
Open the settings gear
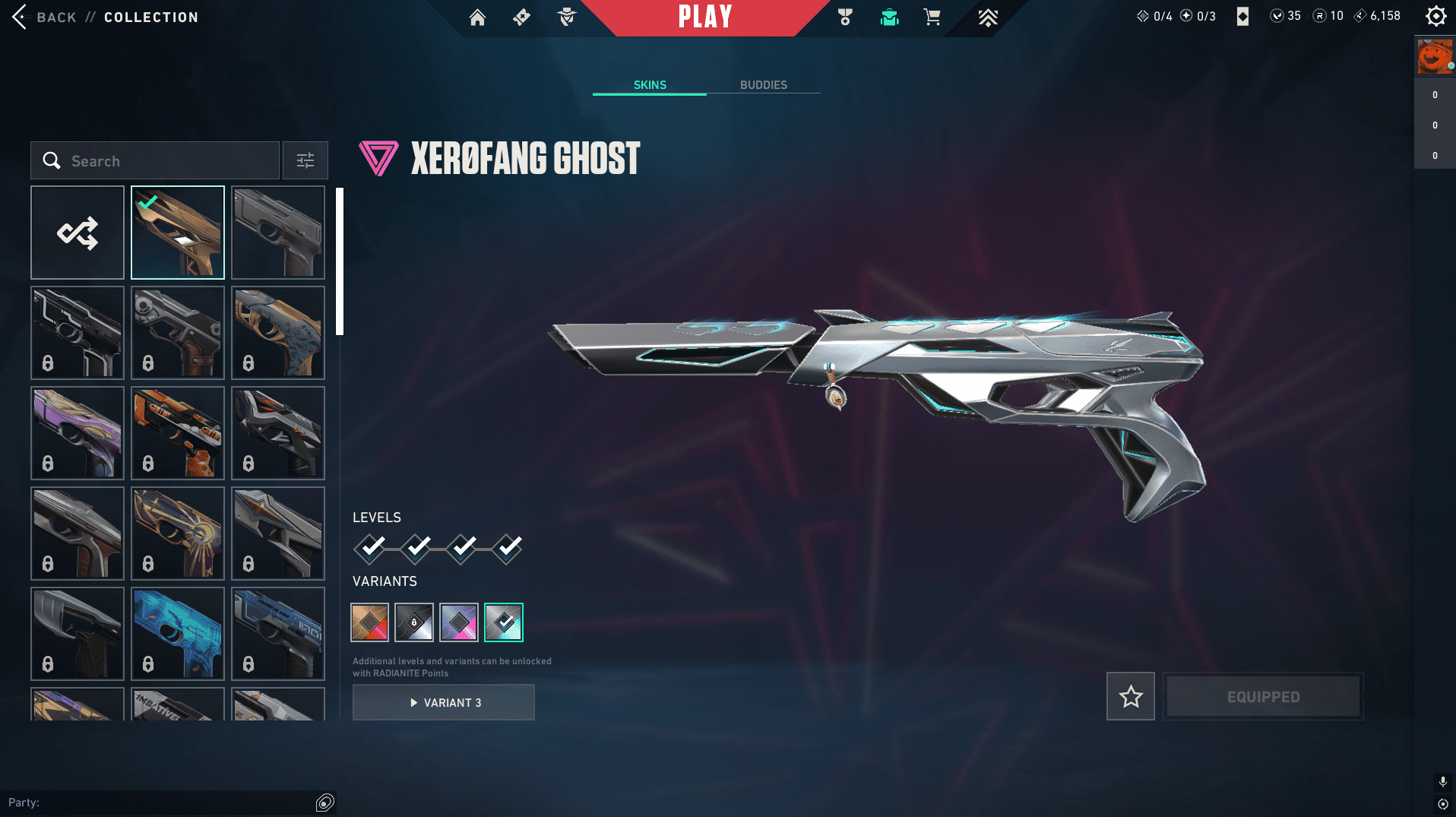(x=1435, y=16)
